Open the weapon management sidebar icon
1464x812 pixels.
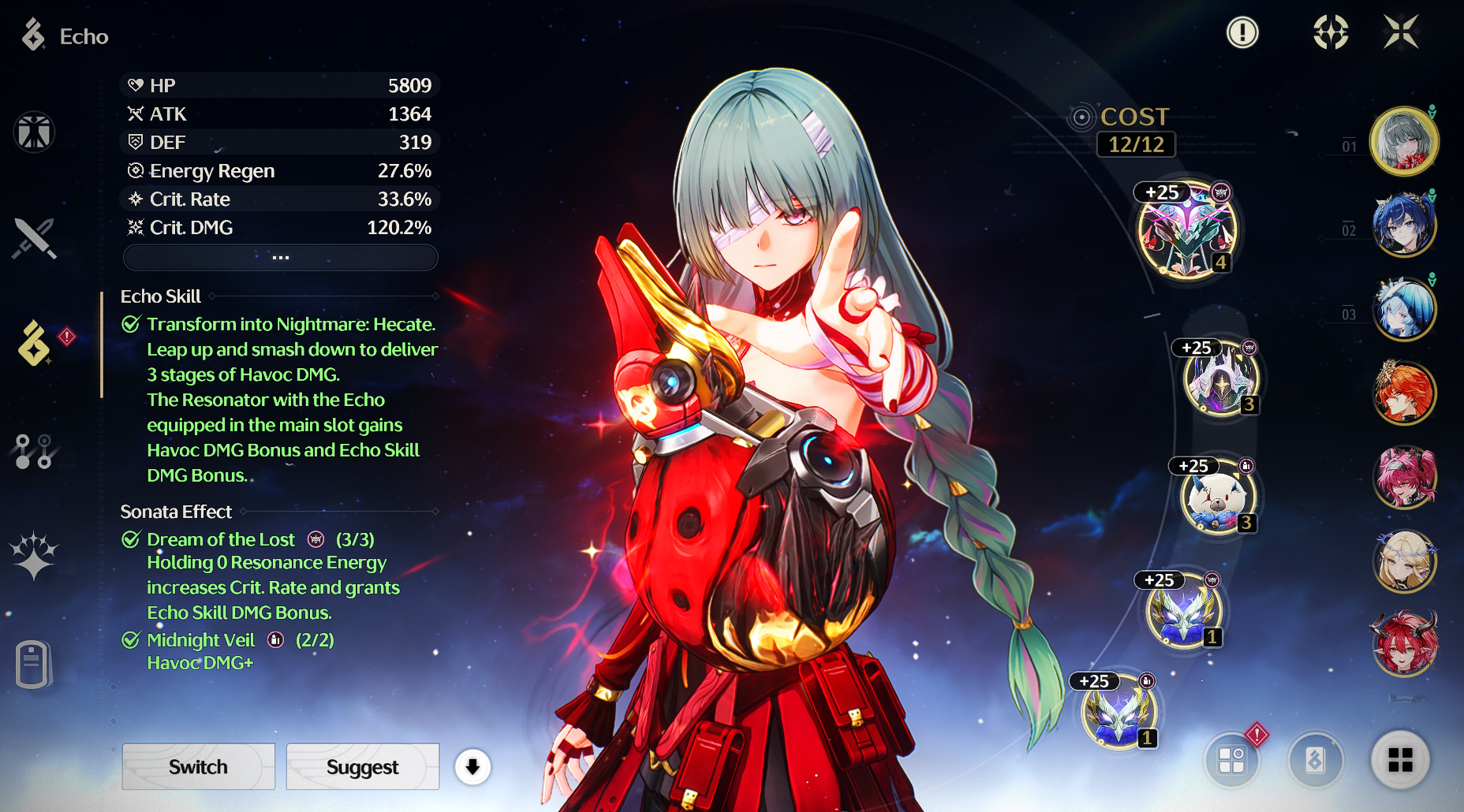tap(33, 238)
